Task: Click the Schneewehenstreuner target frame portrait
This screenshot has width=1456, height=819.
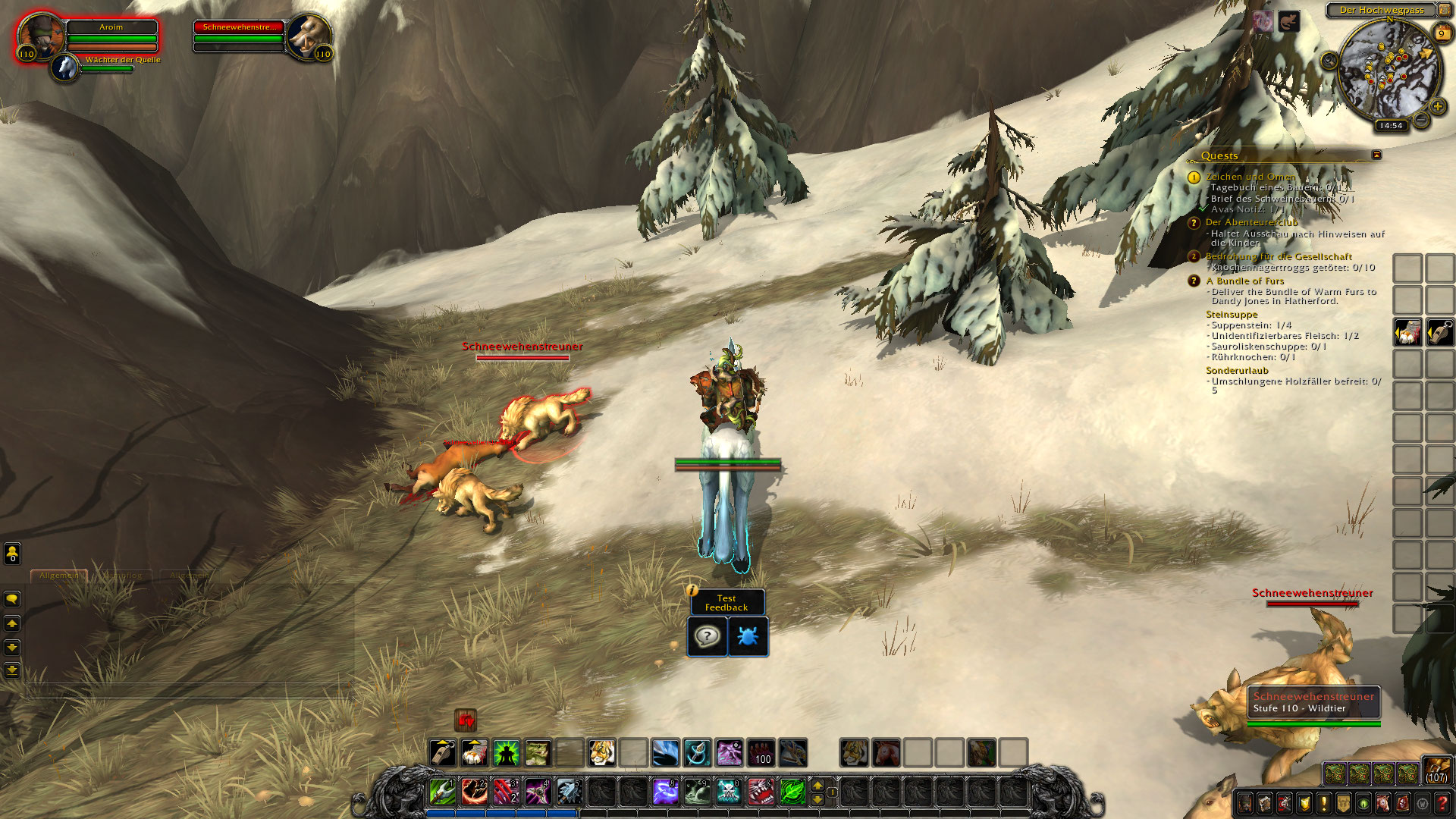Action: 309,36
